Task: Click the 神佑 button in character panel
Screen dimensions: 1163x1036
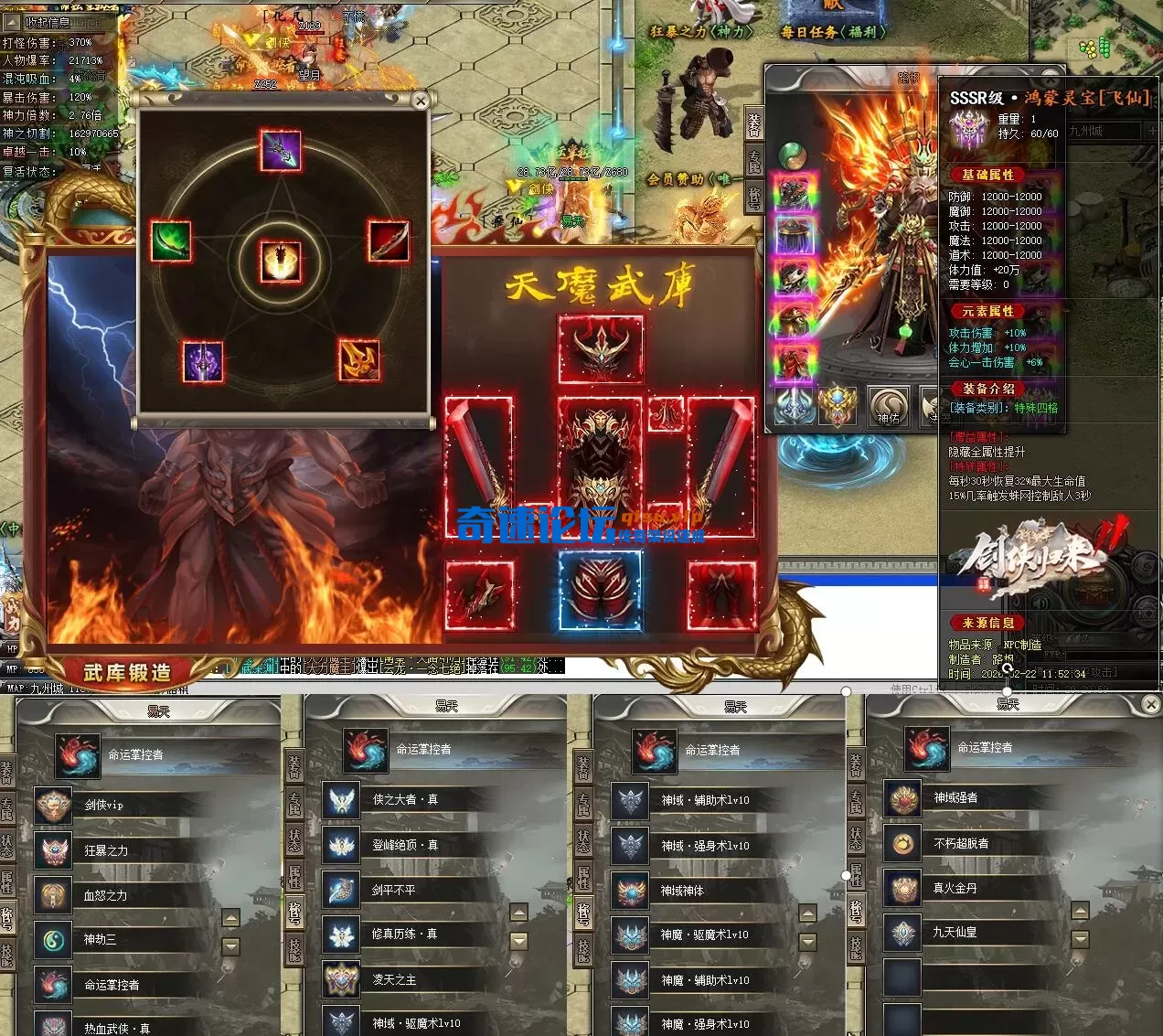Action: (888, 408)
